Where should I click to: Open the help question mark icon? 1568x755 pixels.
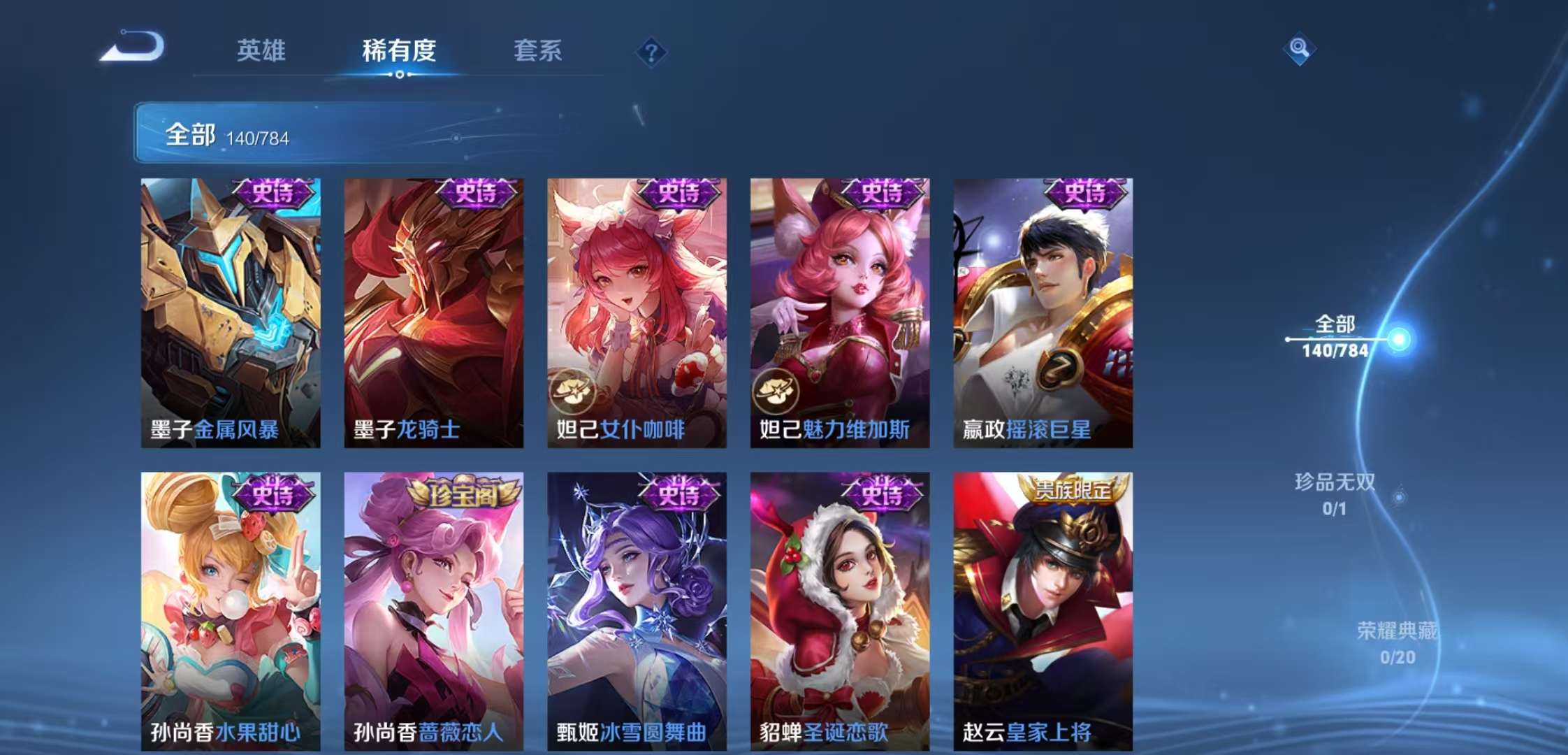click(650, 51)
